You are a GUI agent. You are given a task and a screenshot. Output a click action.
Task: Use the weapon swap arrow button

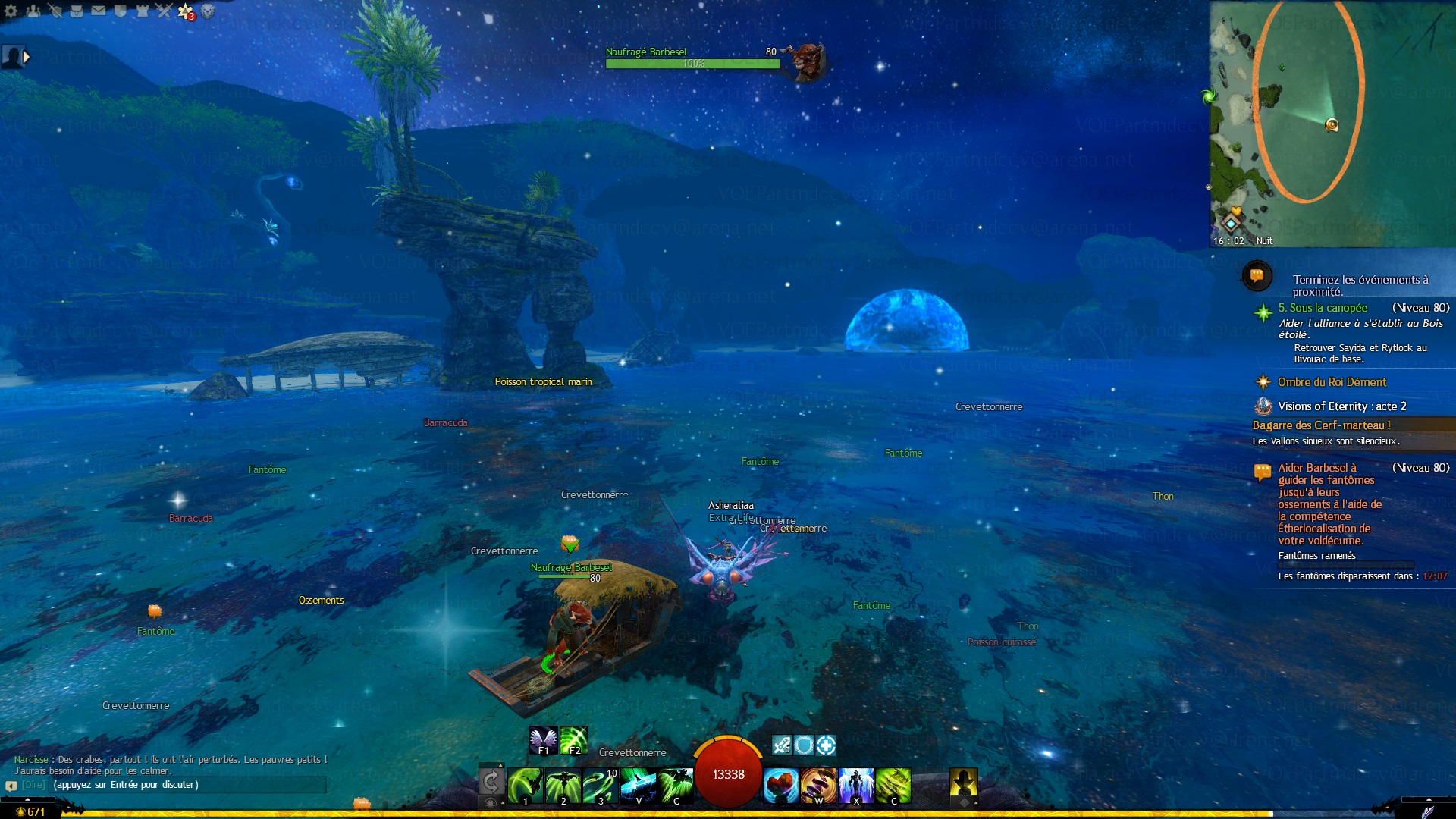pyautogui.click(x=491, y=781)
